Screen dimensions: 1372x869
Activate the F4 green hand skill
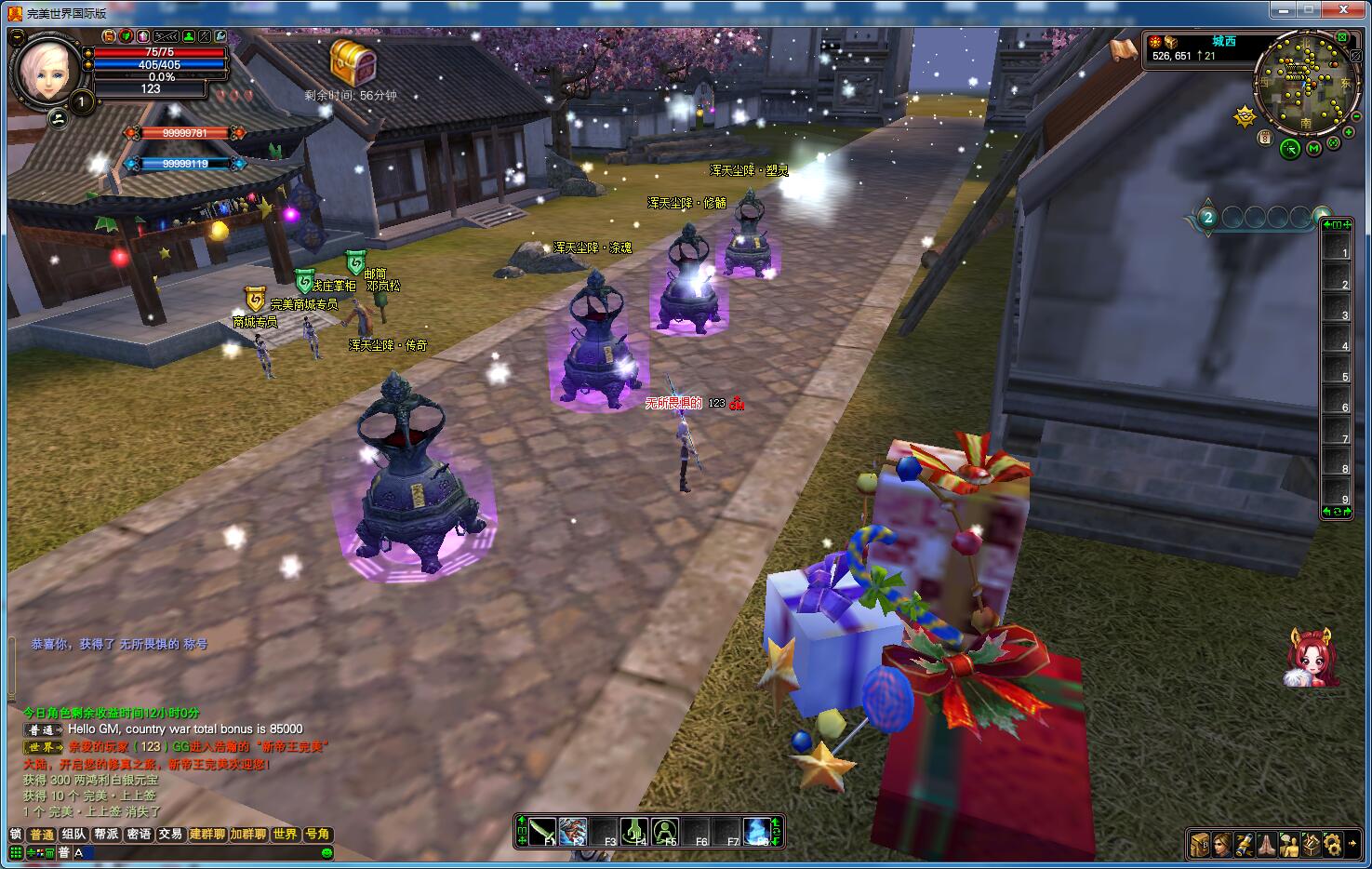click(x=634, y=831)
